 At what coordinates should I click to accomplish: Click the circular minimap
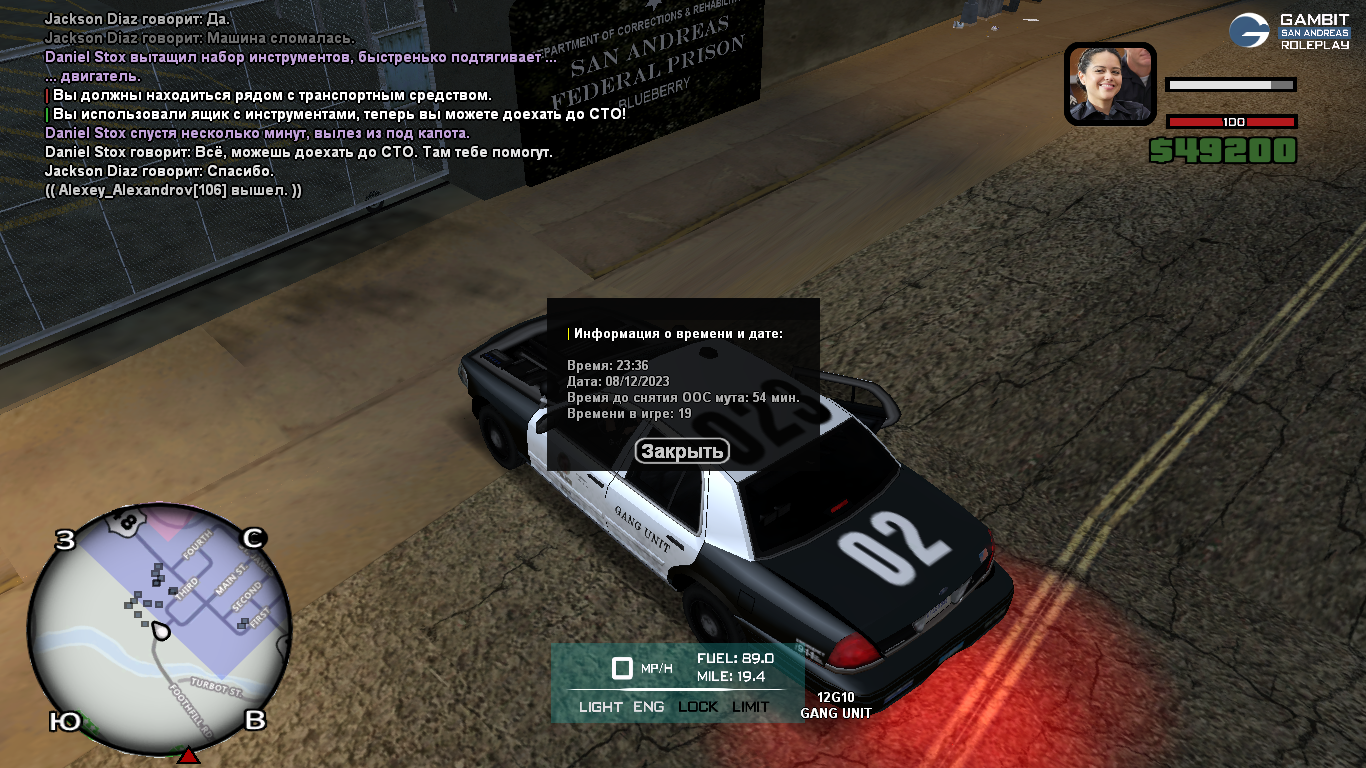159,632
